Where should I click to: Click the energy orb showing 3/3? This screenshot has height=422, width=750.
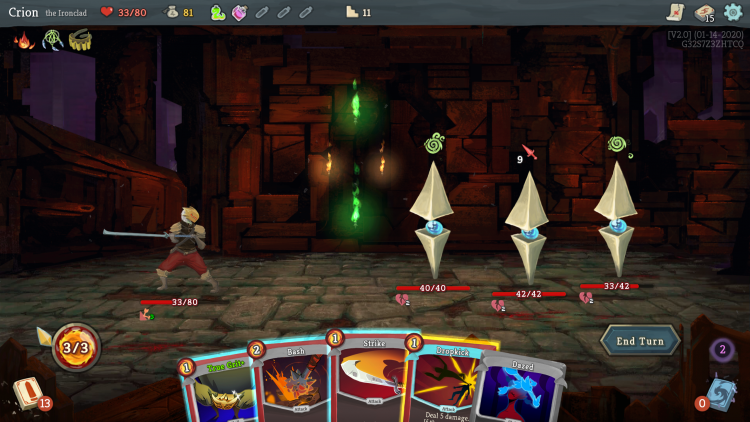76,347
